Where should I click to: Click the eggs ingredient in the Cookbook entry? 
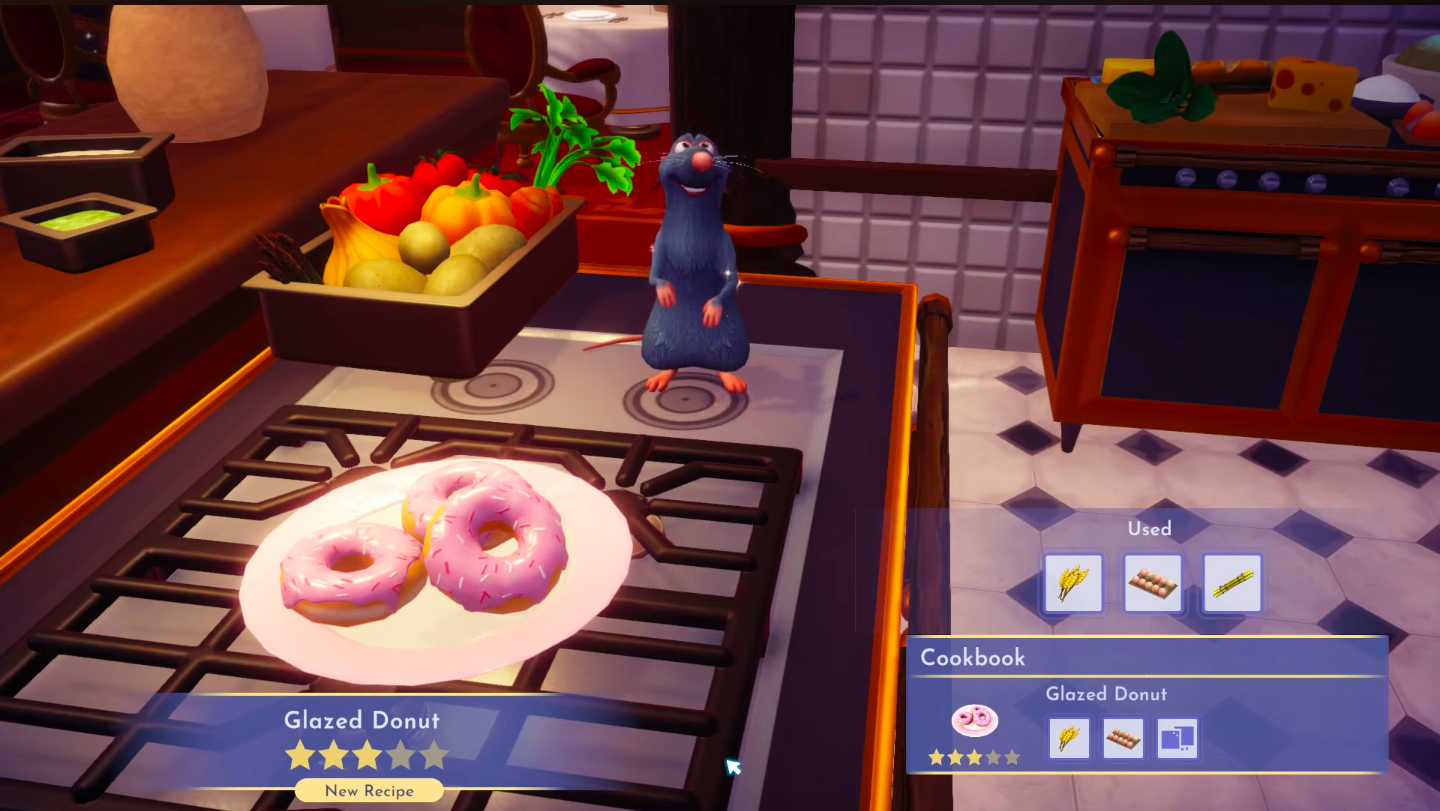point(1123,738)
